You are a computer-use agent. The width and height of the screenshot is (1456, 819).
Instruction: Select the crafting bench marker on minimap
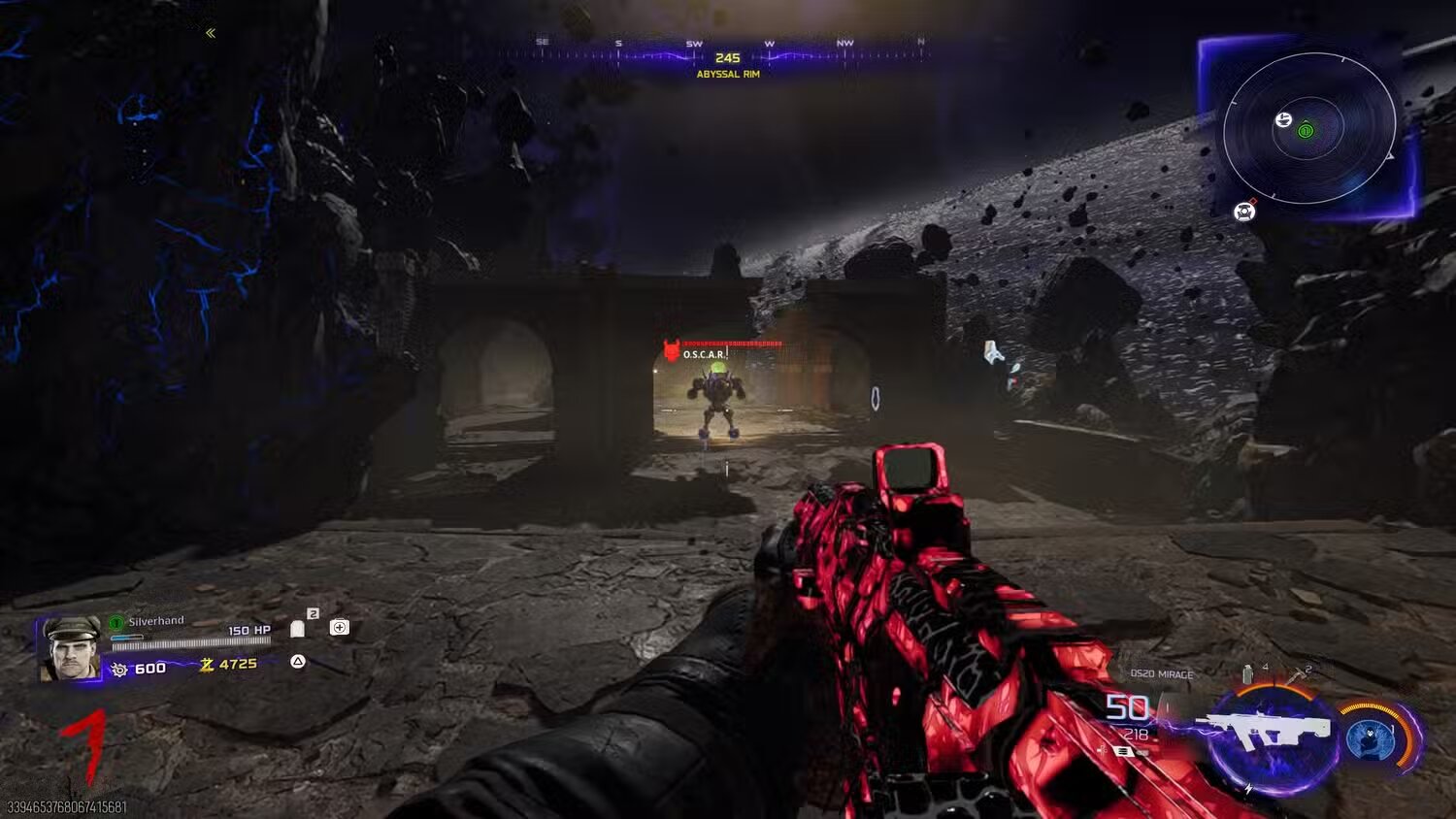pyautogui.click(x=1283, y=119)
